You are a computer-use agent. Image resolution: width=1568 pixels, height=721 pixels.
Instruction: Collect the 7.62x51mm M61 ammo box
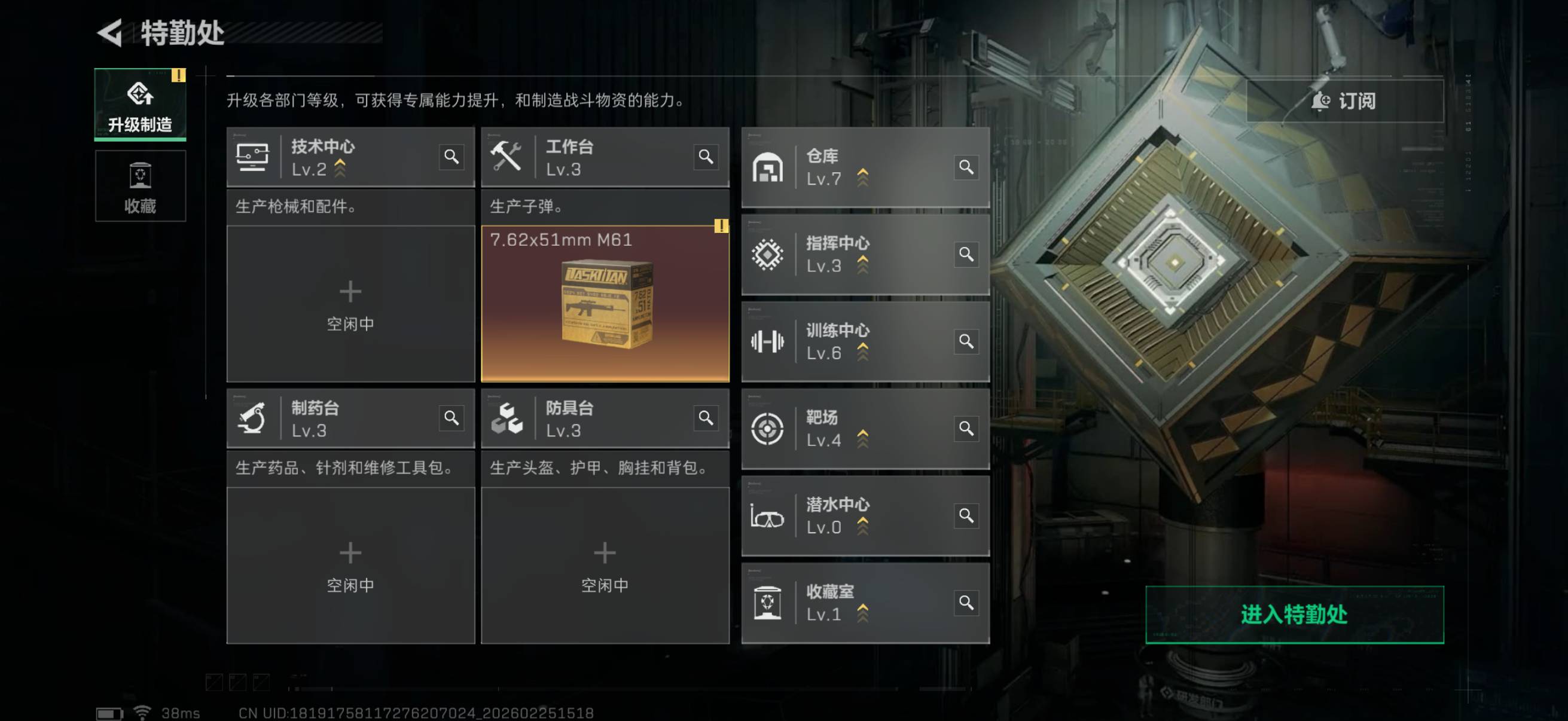coord(605,304)
